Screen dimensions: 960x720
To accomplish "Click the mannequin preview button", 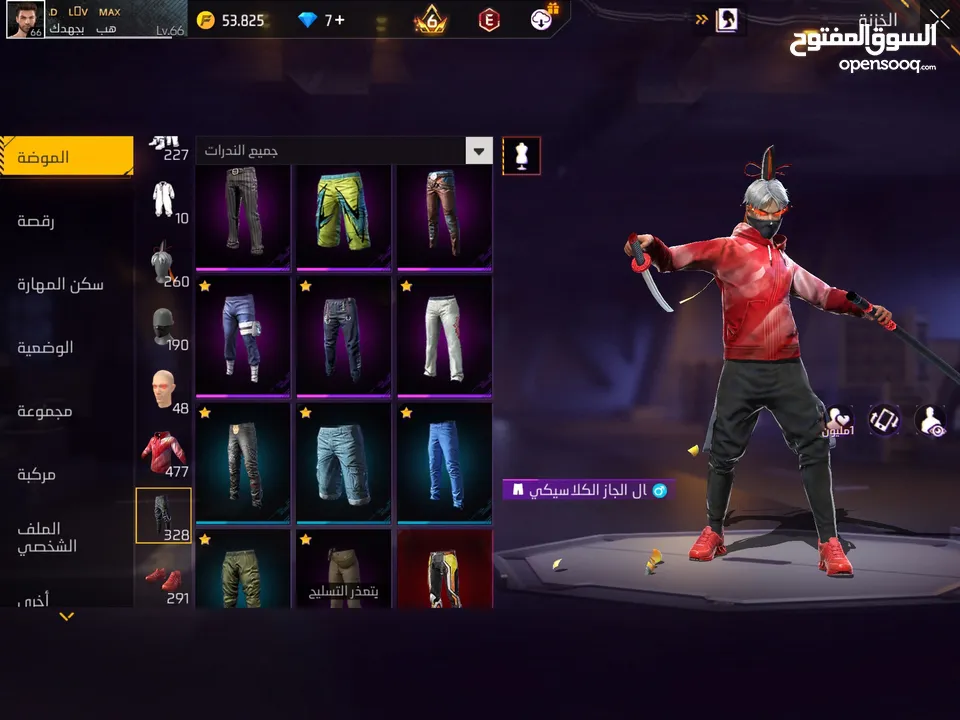I will pyautogui.click(x=521, y=155).
